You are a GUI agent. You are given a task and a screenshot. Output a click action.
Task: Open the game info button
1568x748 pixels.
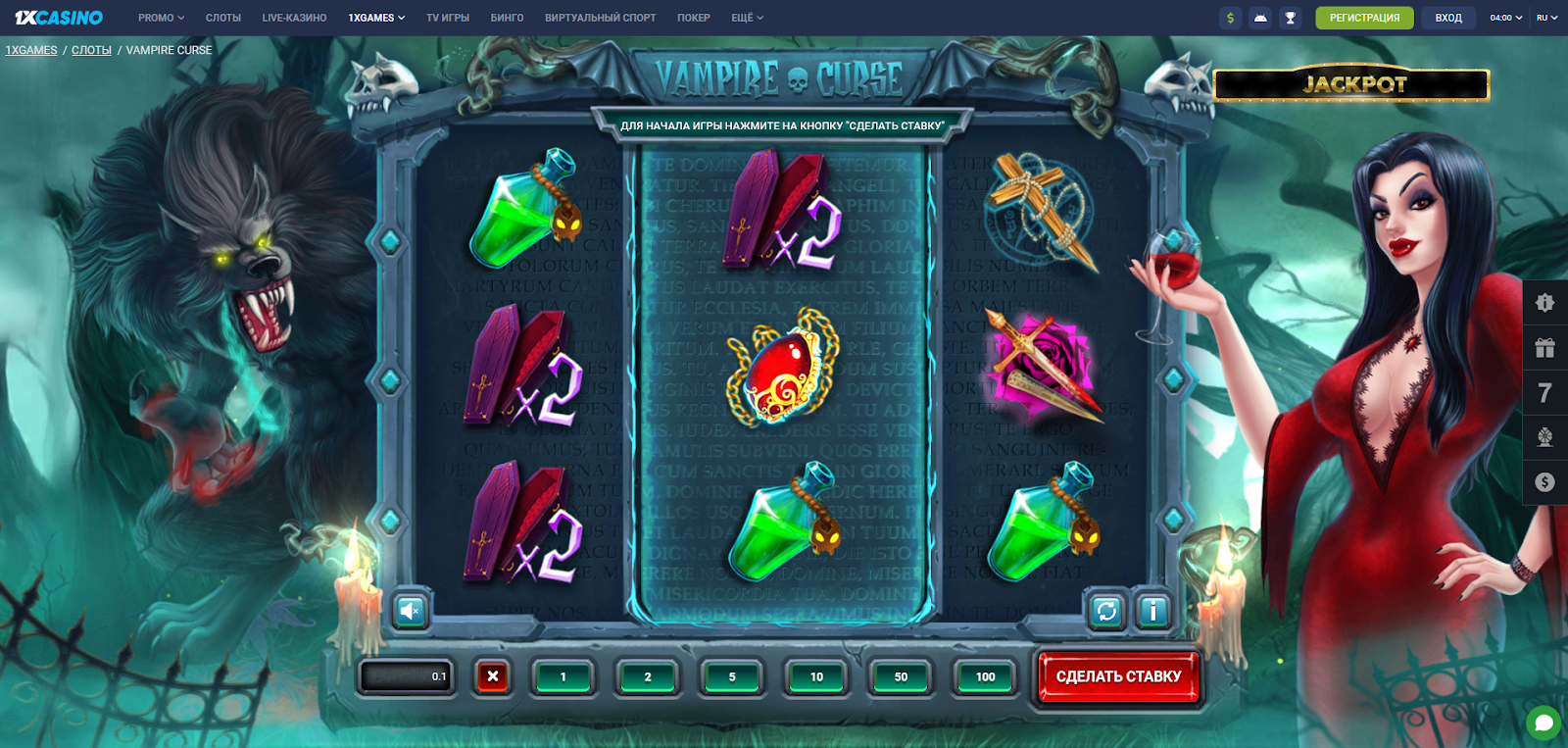(1153, 611)
